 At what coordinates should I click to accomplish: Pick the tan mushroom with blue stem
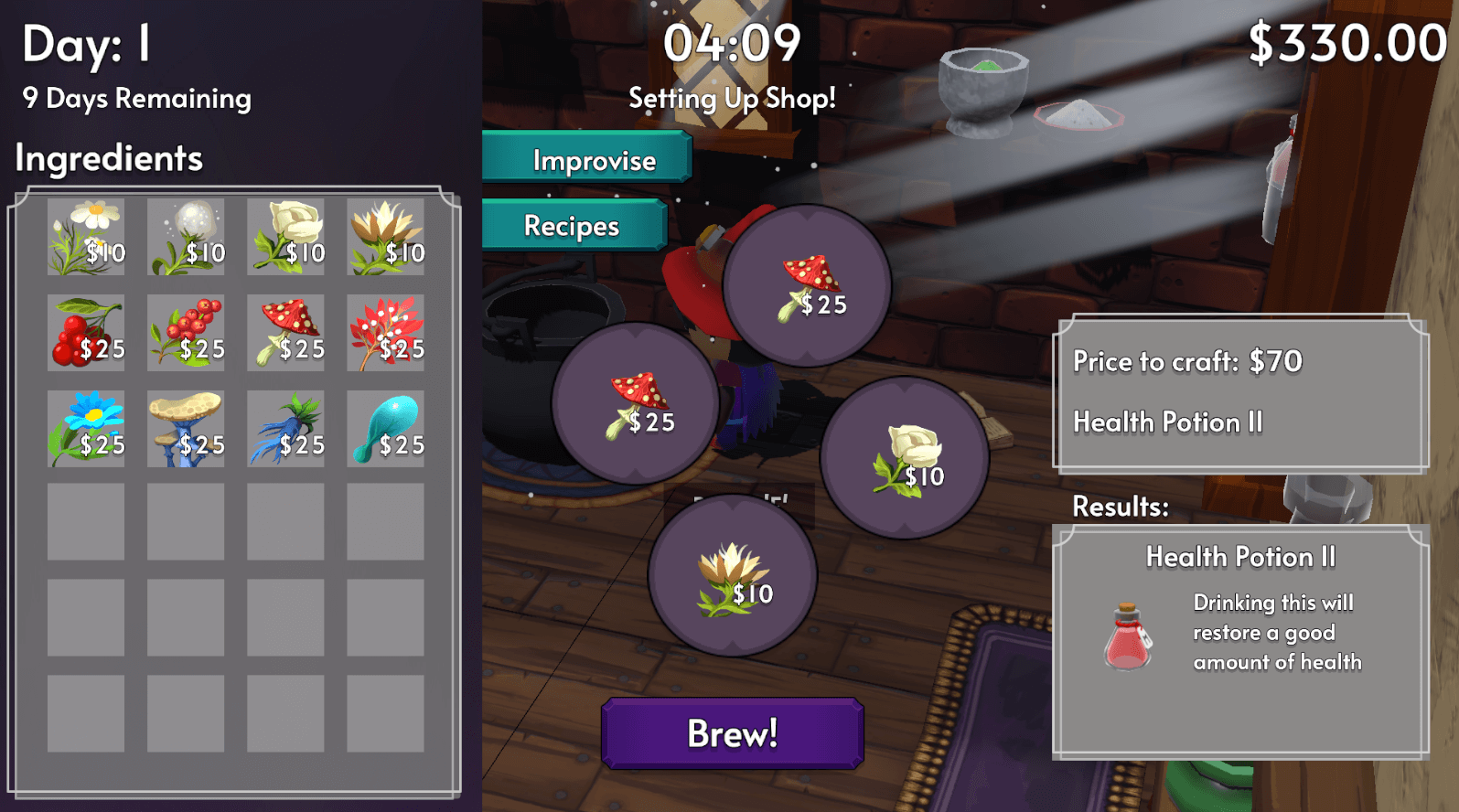point(186,429)
